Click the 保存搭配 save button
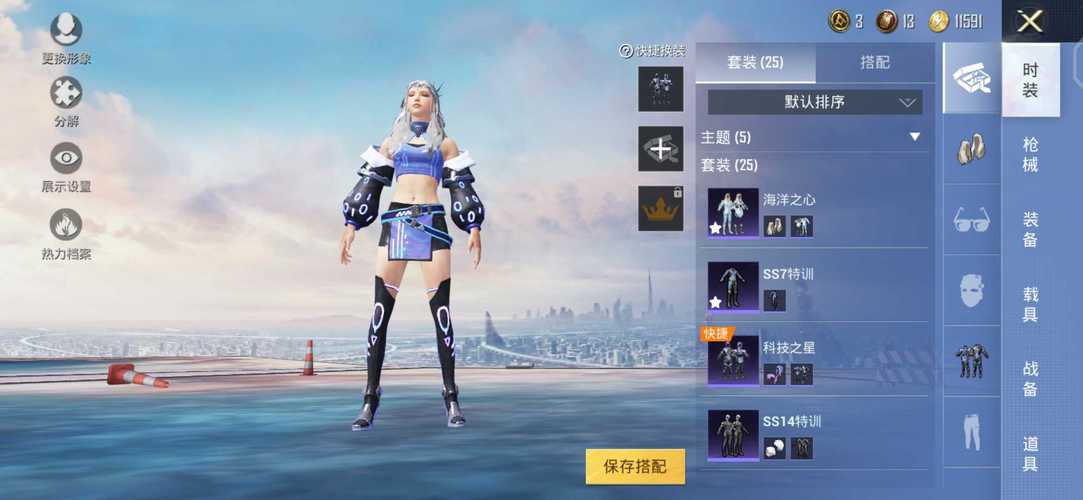Viewport: 1083px width, 500px height. tap(635, 466)
